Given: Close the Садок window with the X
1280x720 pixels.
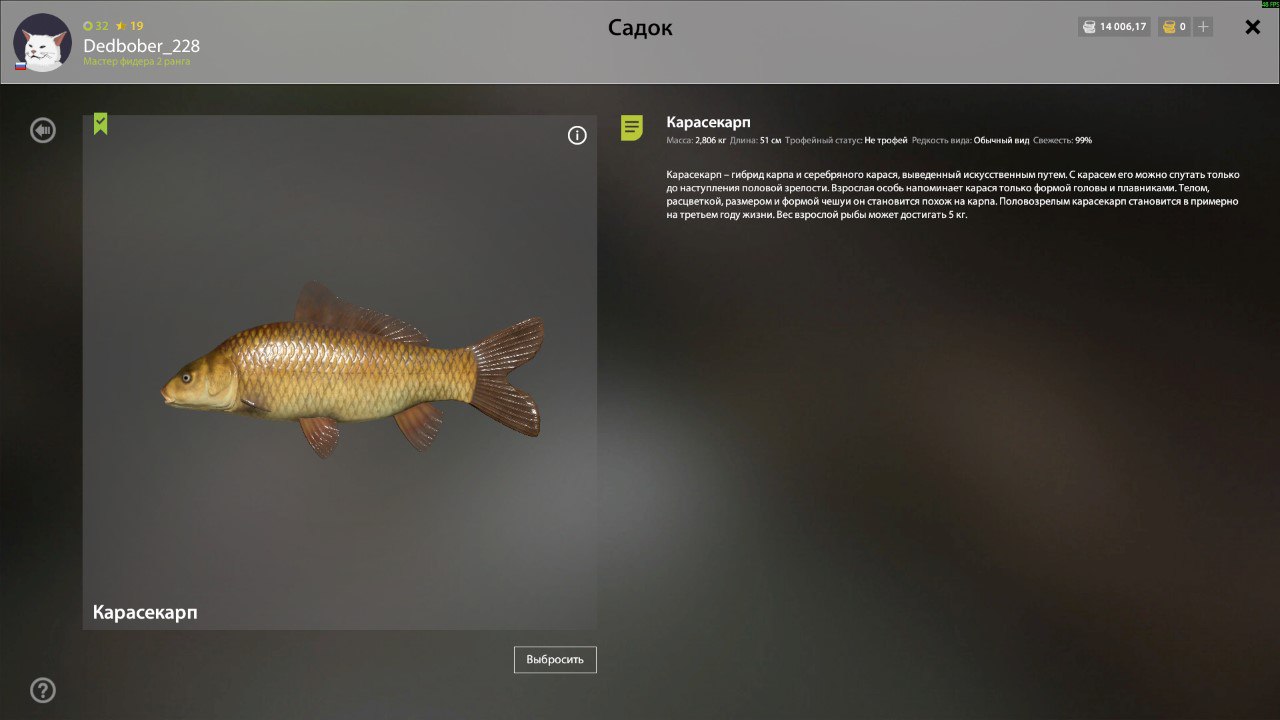Looking at the screenshot, I should click(1252, 28).
